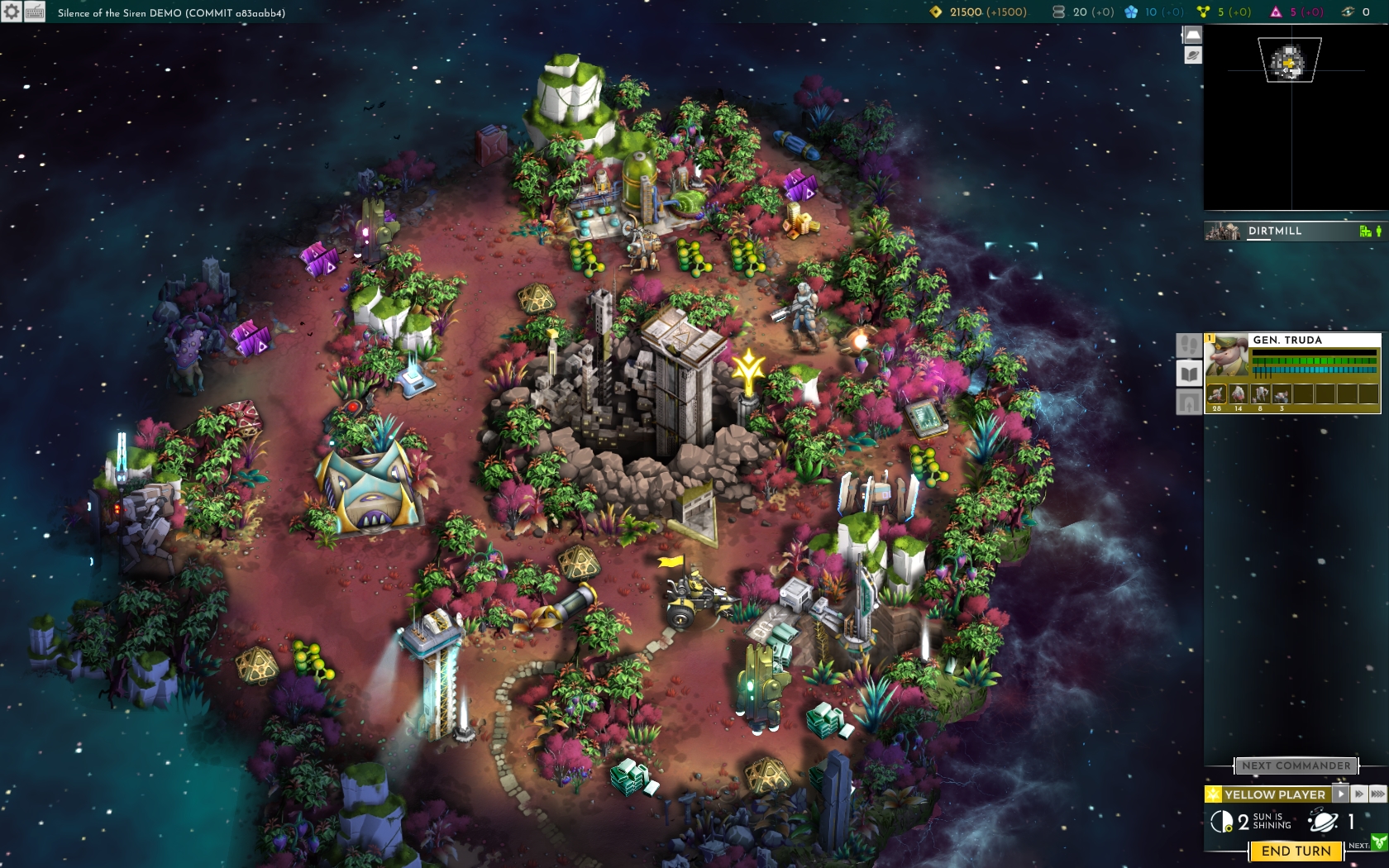Select the army unit stack of 14

click(1238, 394)
